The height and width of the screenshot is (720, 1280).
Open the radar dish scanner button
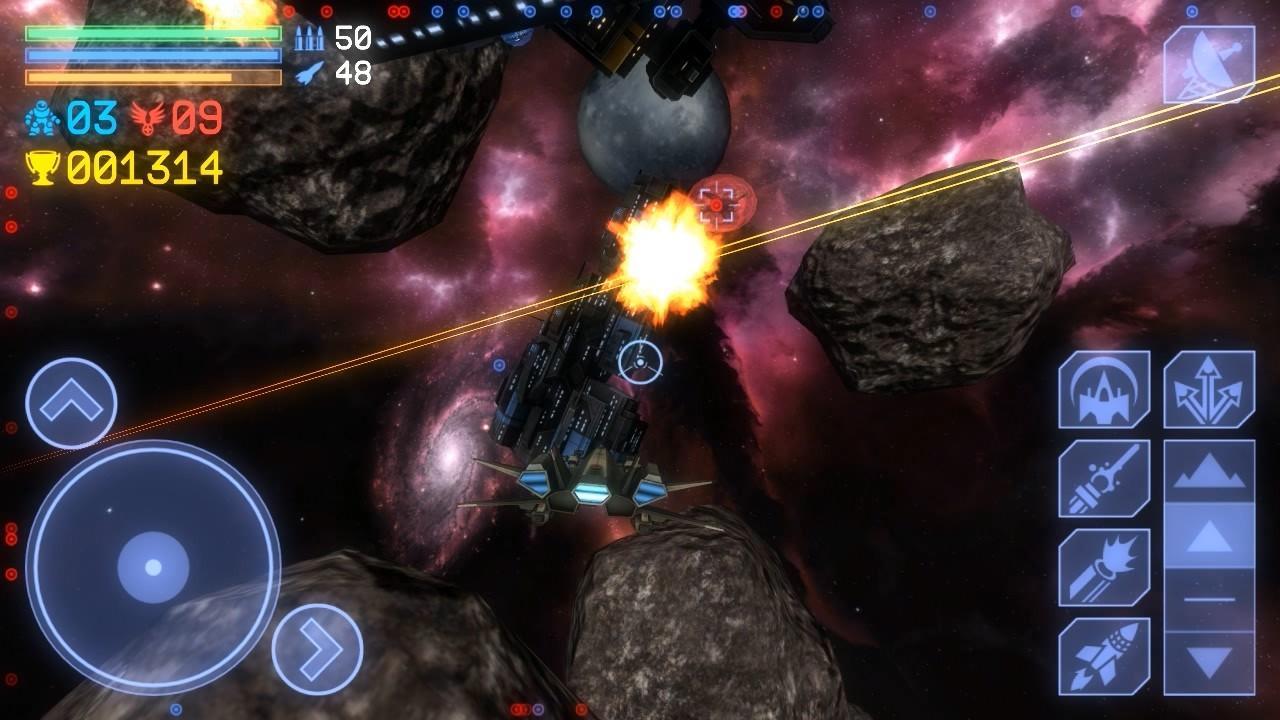coord(1209,64)
